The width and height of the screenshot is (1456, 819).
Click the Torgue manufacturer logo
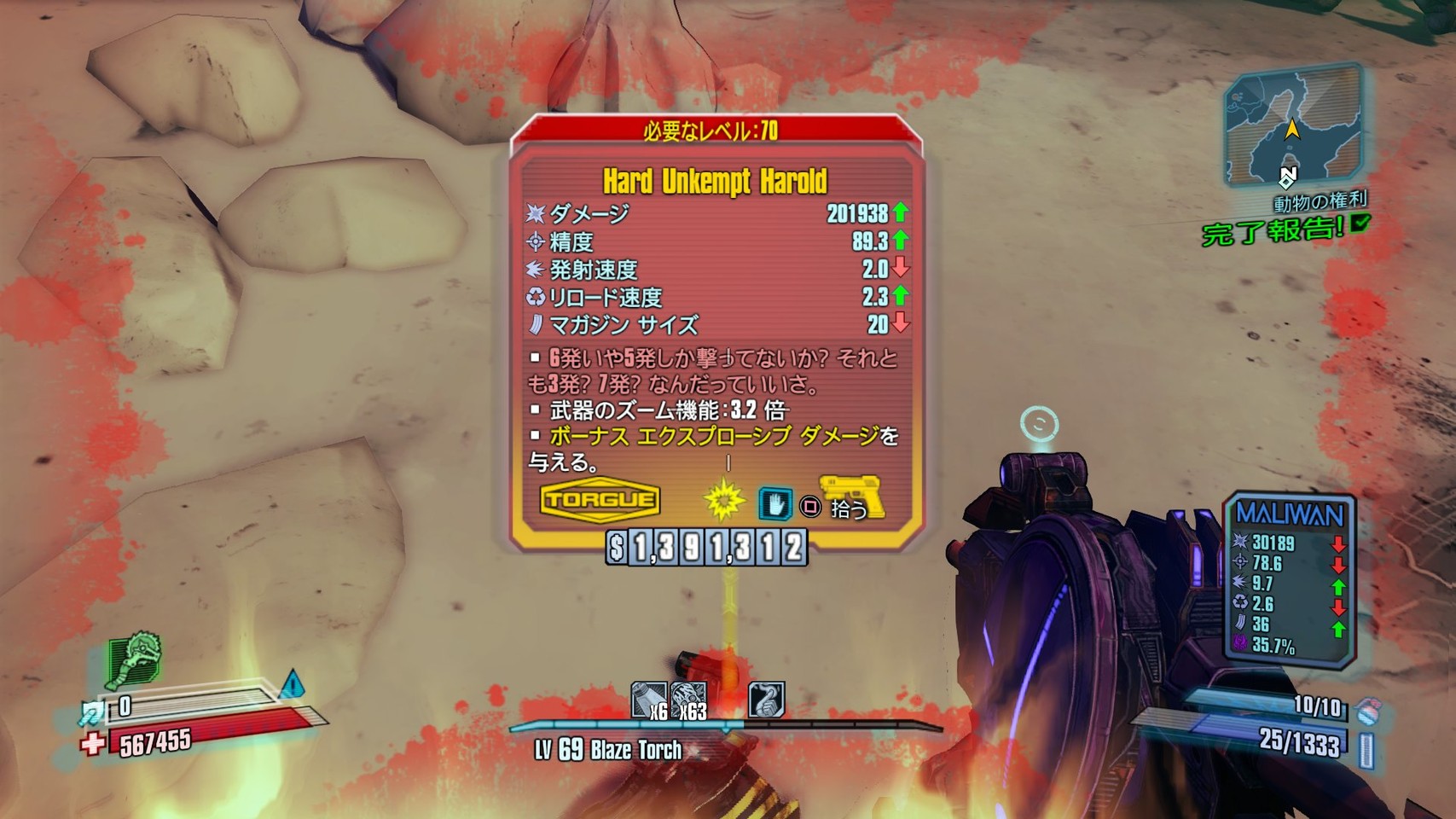click(x=600, y=500)
